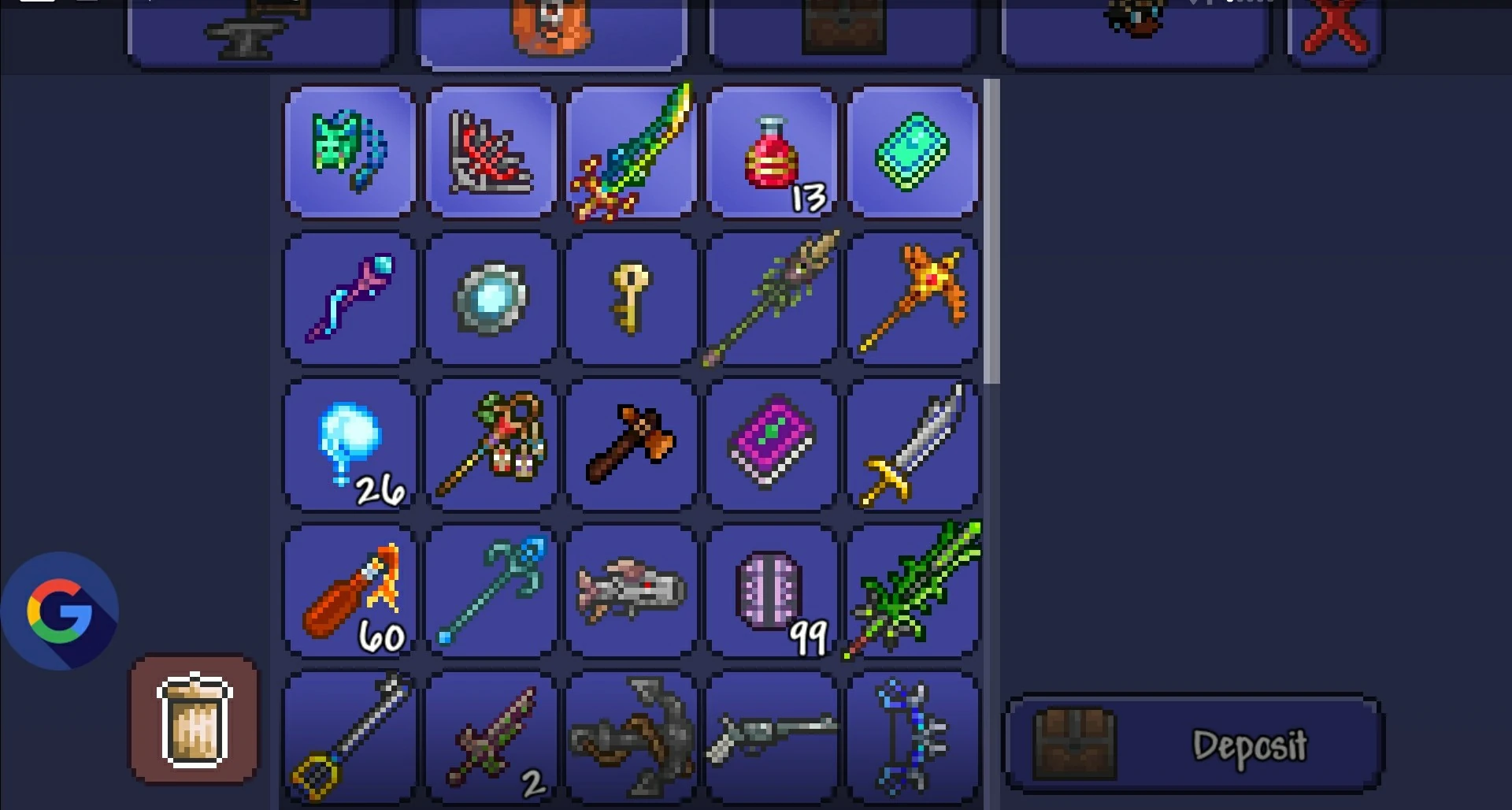The image size is (1512, 810).
Task: Pick up the blue bow weapon
Action: (x=913, y=737)
